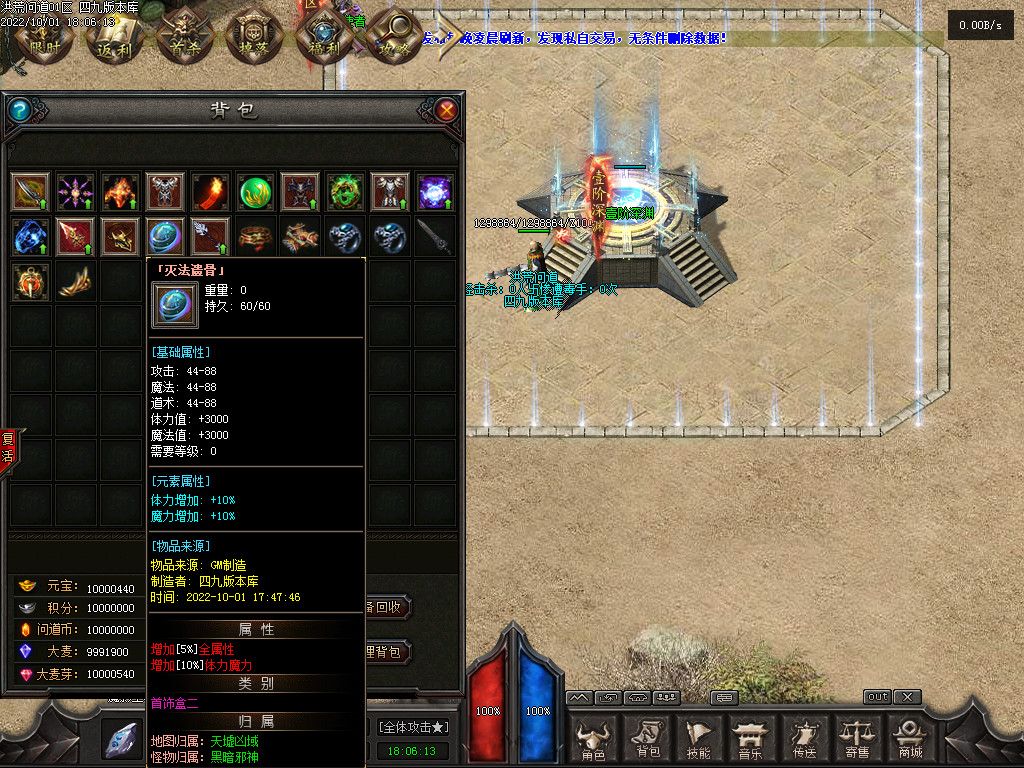Select the green dragon ring item
This screenshot has width=1024, height=768.
pyautogui.click(x=345, y=191)
